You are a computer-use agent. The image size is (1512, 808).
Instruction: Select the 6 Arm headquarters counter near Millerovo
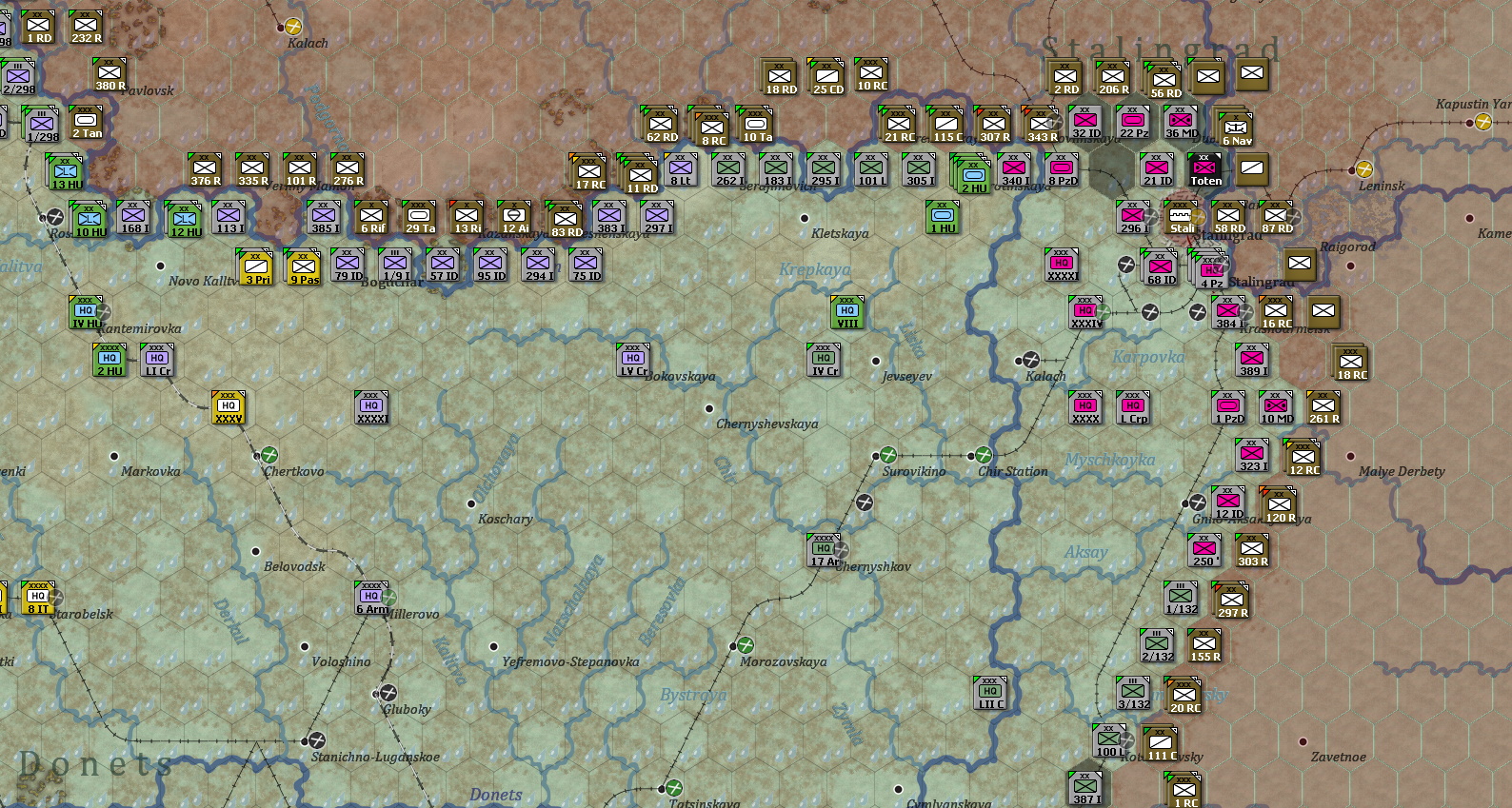372,599
